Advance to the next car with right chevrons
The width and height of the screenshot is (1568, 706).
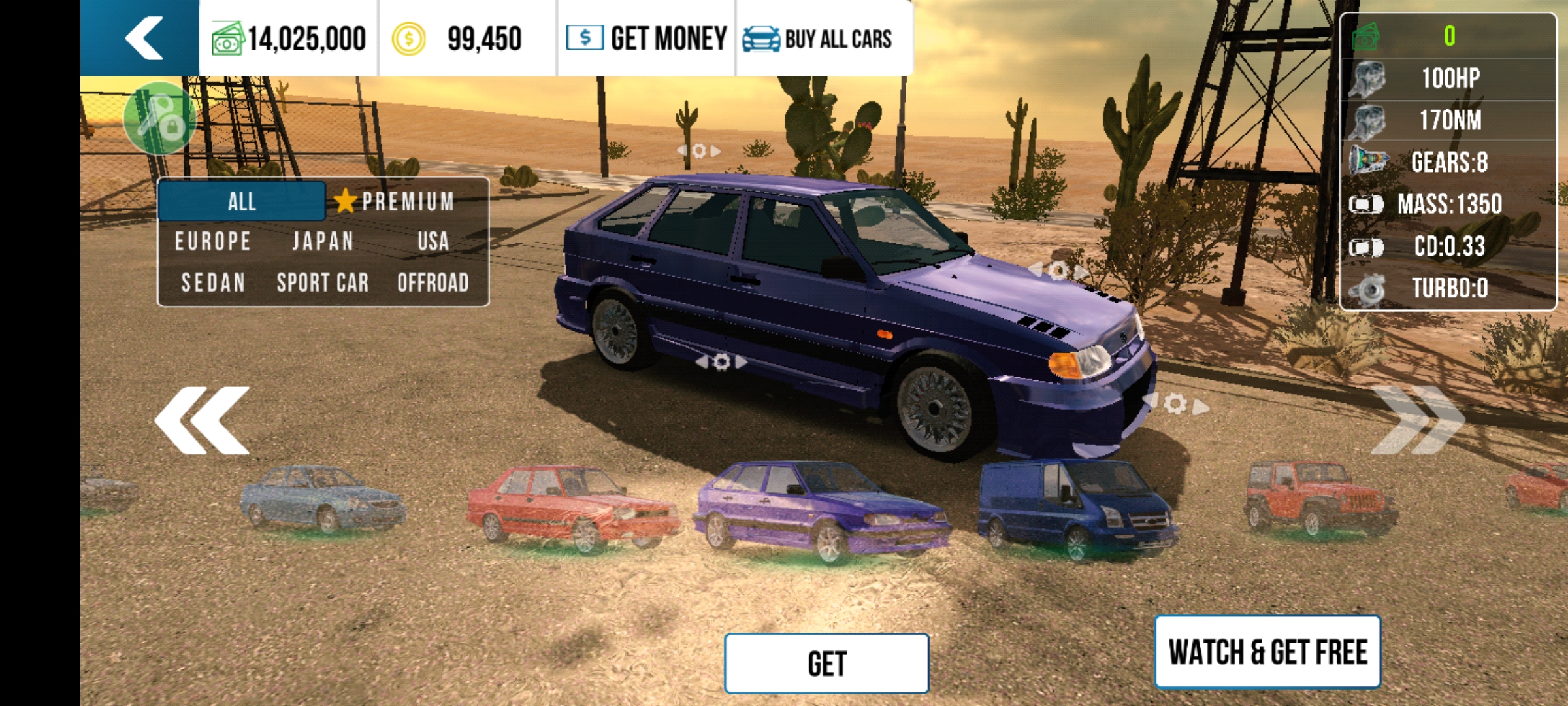tap(1418, 420)
